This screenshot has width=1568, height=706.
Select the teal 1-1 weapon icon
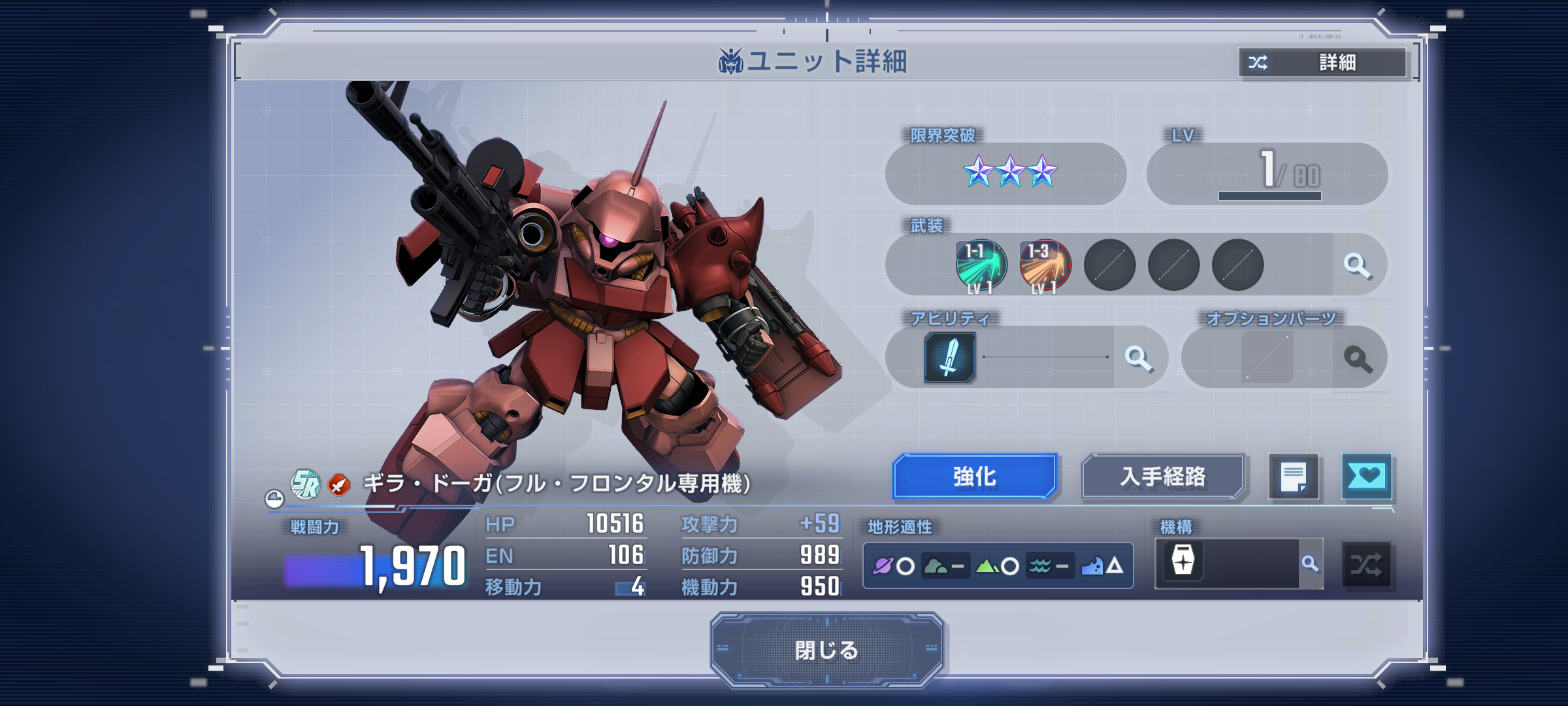click(981, 266)
